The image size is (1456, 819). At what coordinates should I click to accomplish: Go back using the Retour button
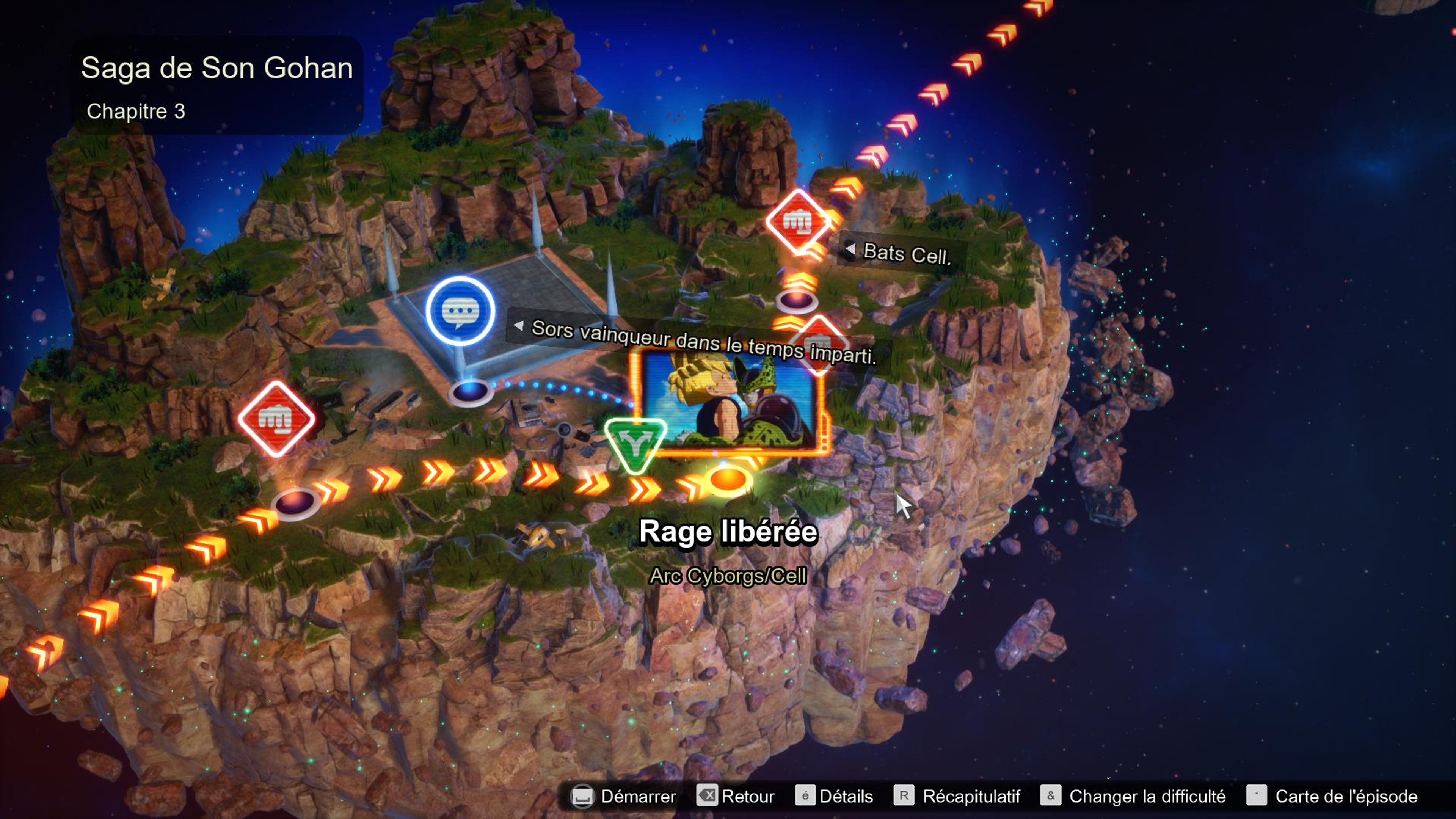tap(736, 796)
